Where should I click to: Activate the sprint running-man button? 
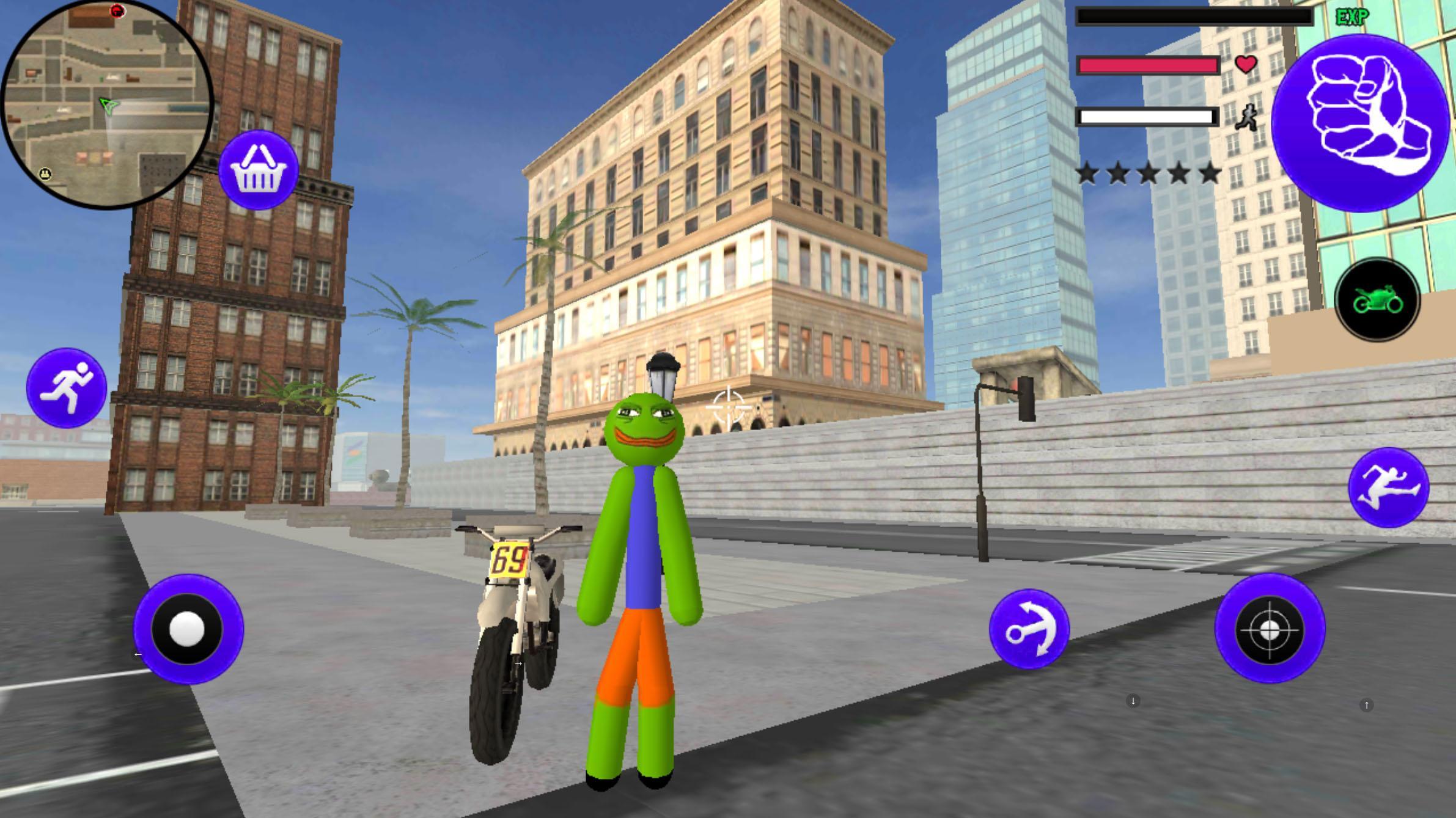67,388
